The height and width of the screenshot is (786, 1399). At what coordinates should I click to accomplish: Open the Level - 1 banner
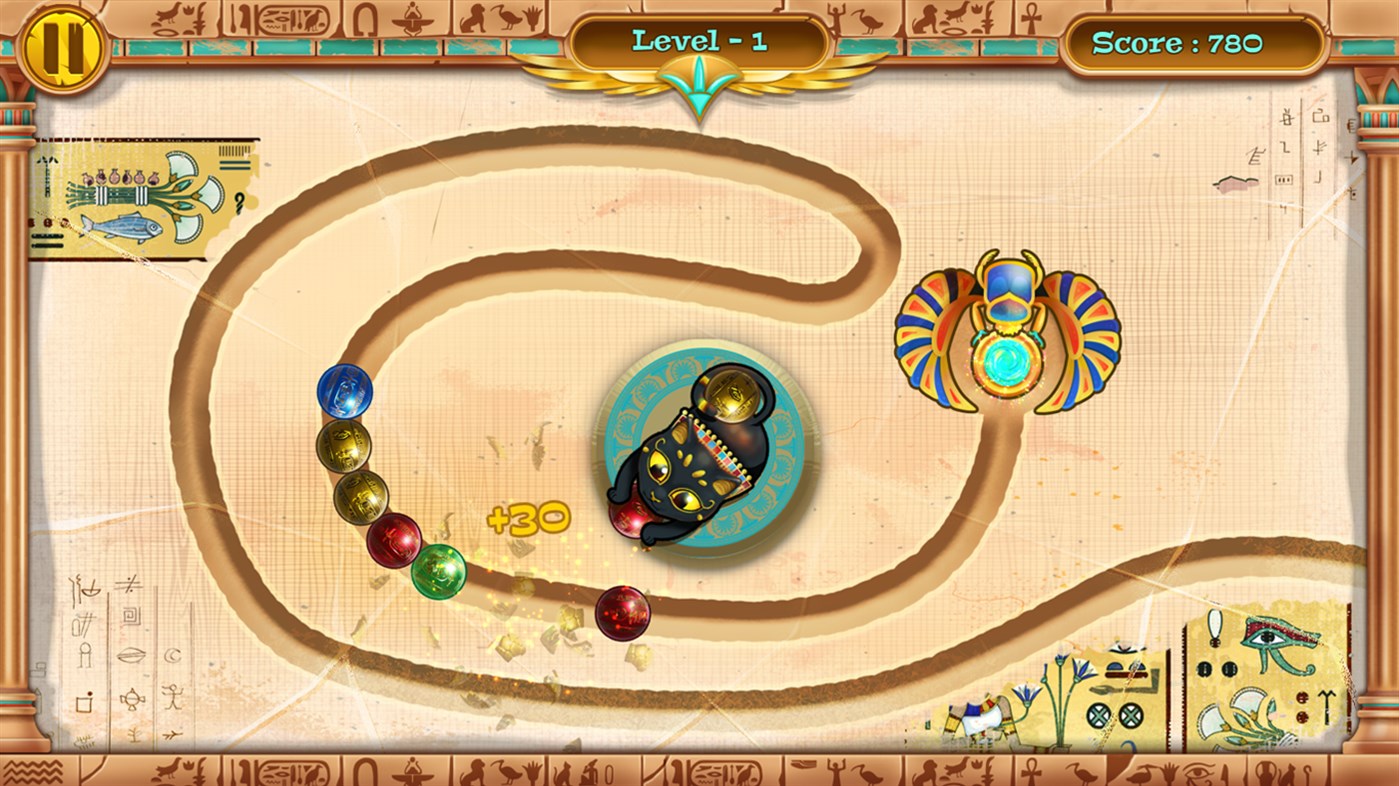coord(698,40)
